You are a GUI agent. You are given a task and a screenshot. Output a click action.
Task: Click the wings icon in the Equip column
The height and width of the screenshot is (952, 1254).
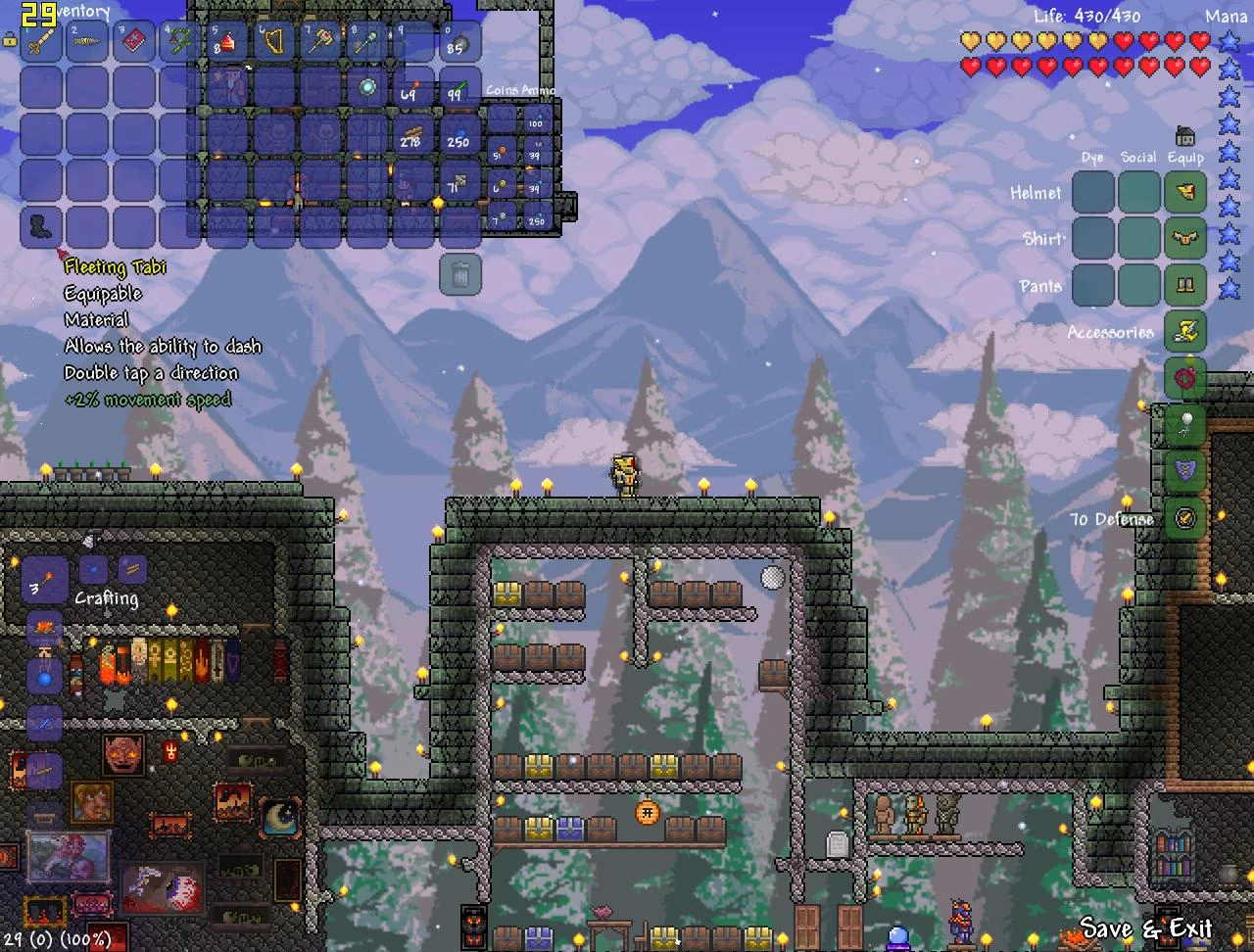coord(1184,192)
